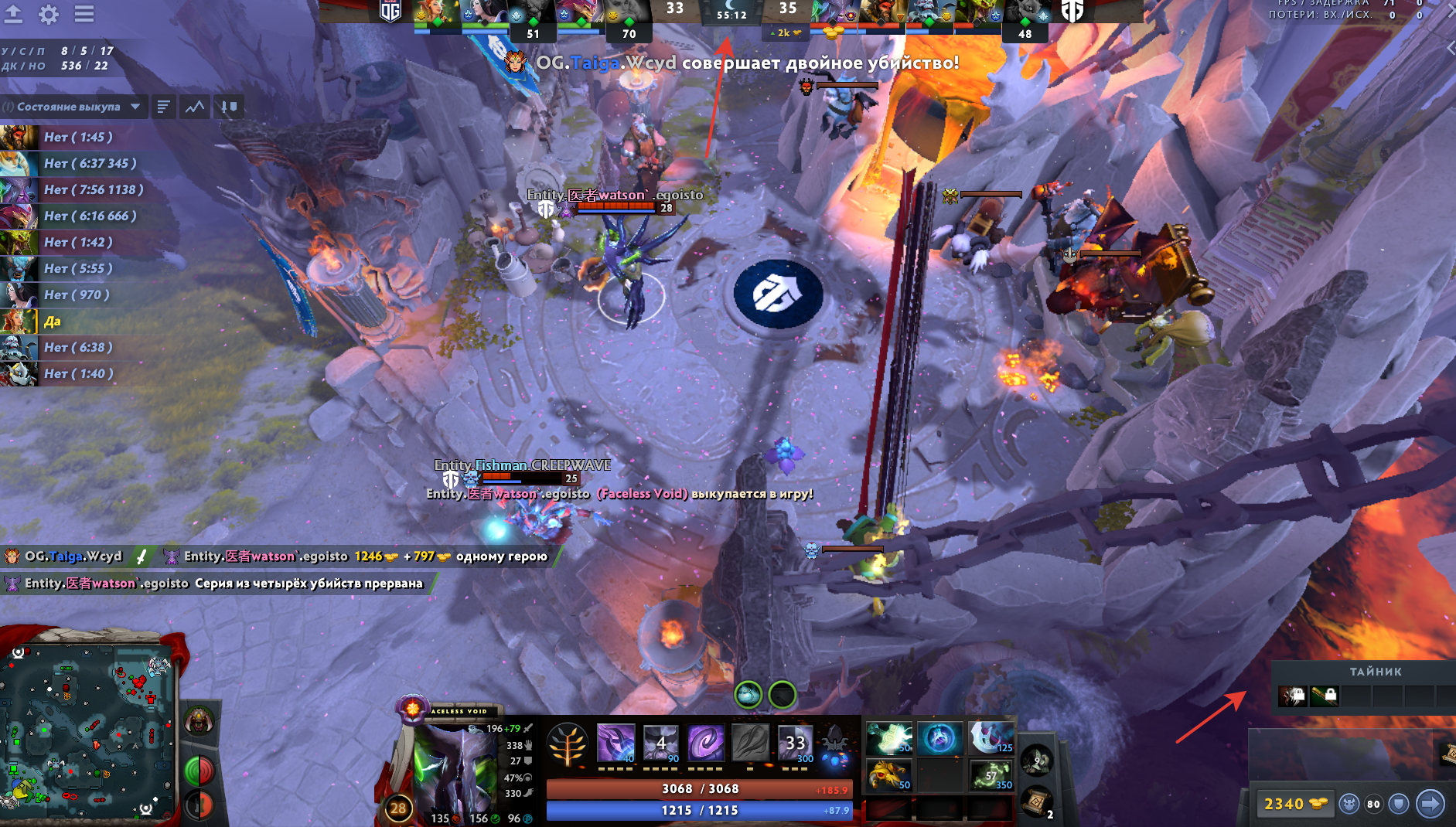Activate the Time Dilation ability
Image resolution: width=1456 pixels, height=827 pixels.
pyautogui.click(x=661, y=743)
